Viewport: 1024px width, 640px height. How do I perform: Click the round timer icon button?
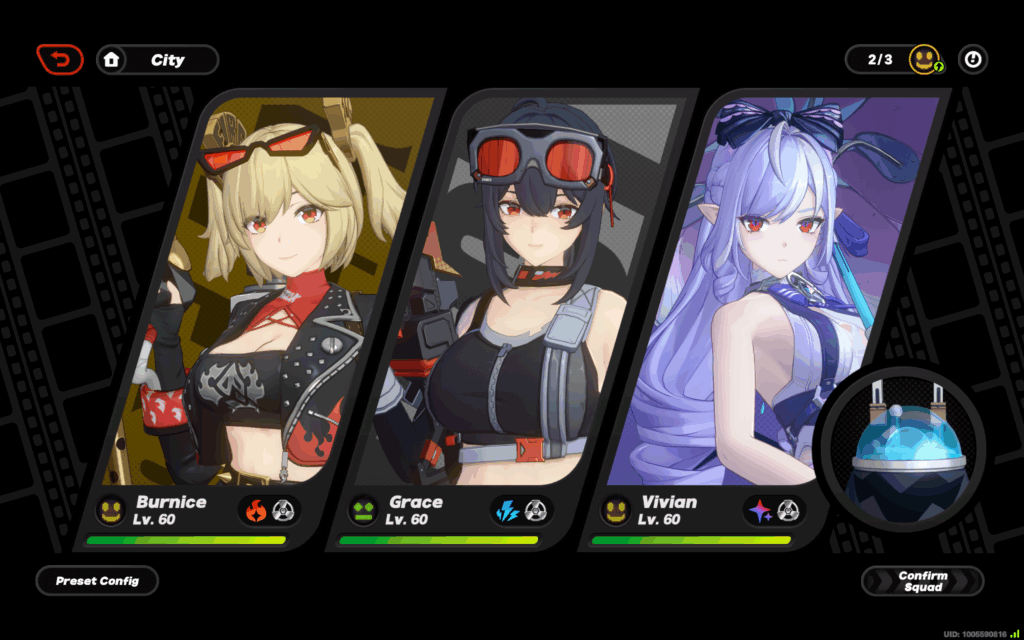(x=972, y=60)
